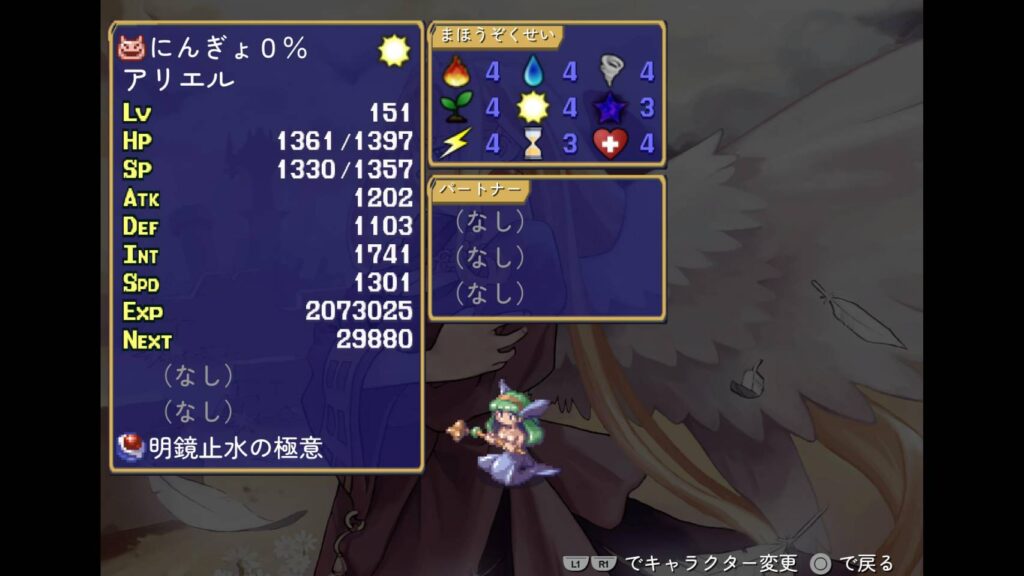
Task: Pick the dark star attribute icon
Action: pos(611,107)
